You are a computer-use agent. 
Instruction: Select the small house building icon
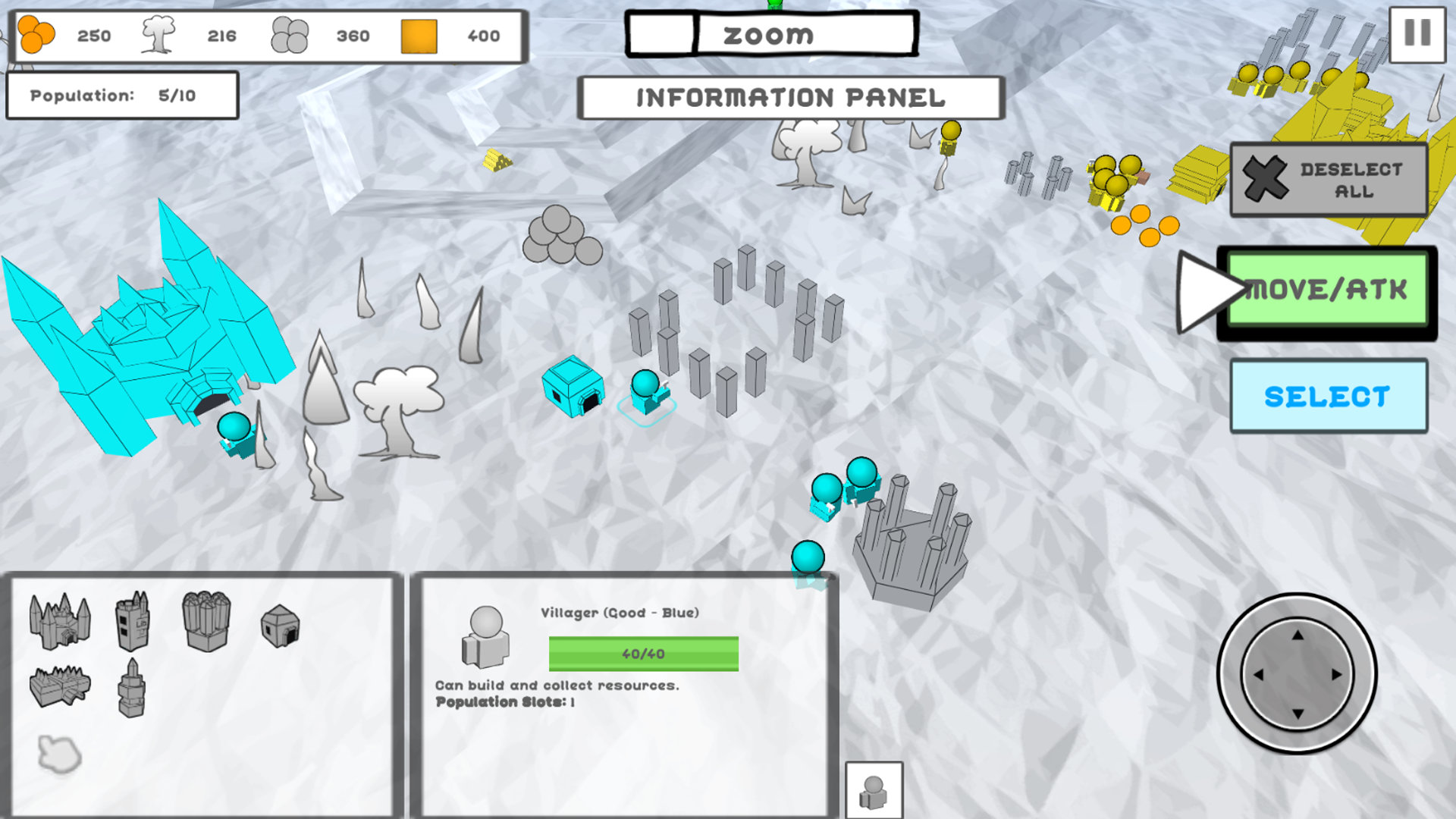pos(281,628)
